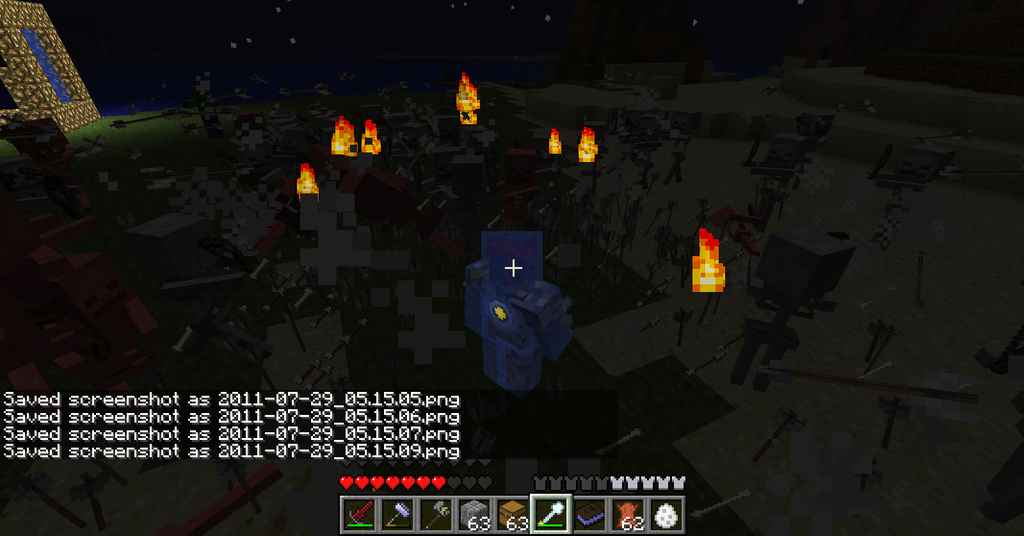Select the battle axe hotbar slot
This screenshot has height=536, width=1024.
point(435,514)
